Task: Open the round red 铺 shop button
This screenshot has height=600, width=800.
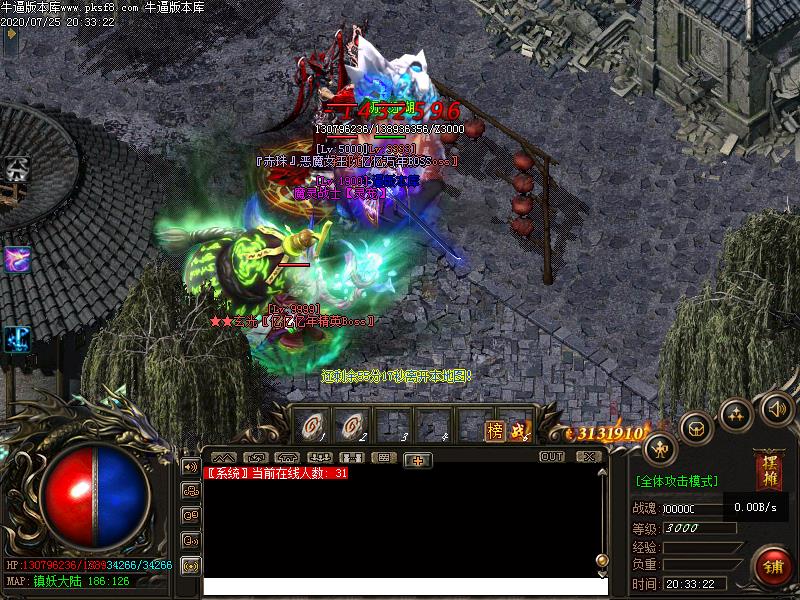Action: [x=771, y=566]
